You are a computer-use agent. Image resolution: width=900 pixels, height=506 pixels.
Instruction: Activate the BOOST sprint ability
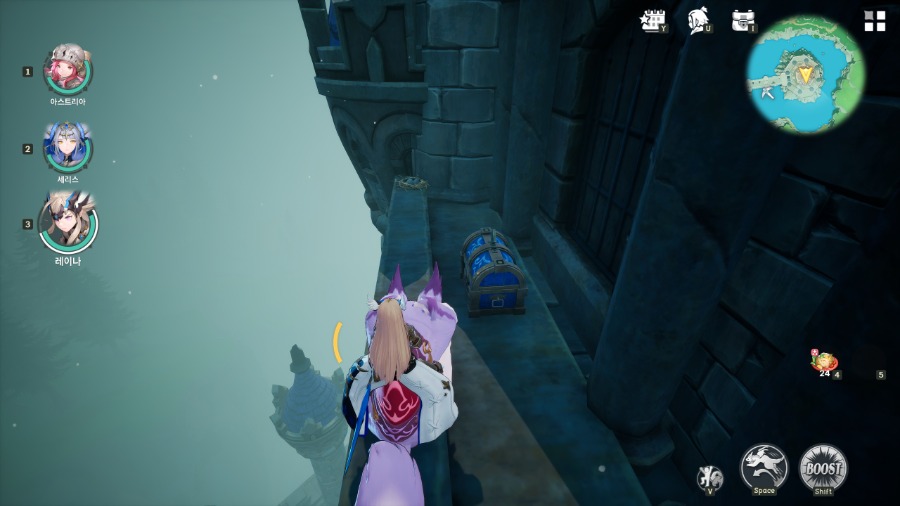(823, 467)
